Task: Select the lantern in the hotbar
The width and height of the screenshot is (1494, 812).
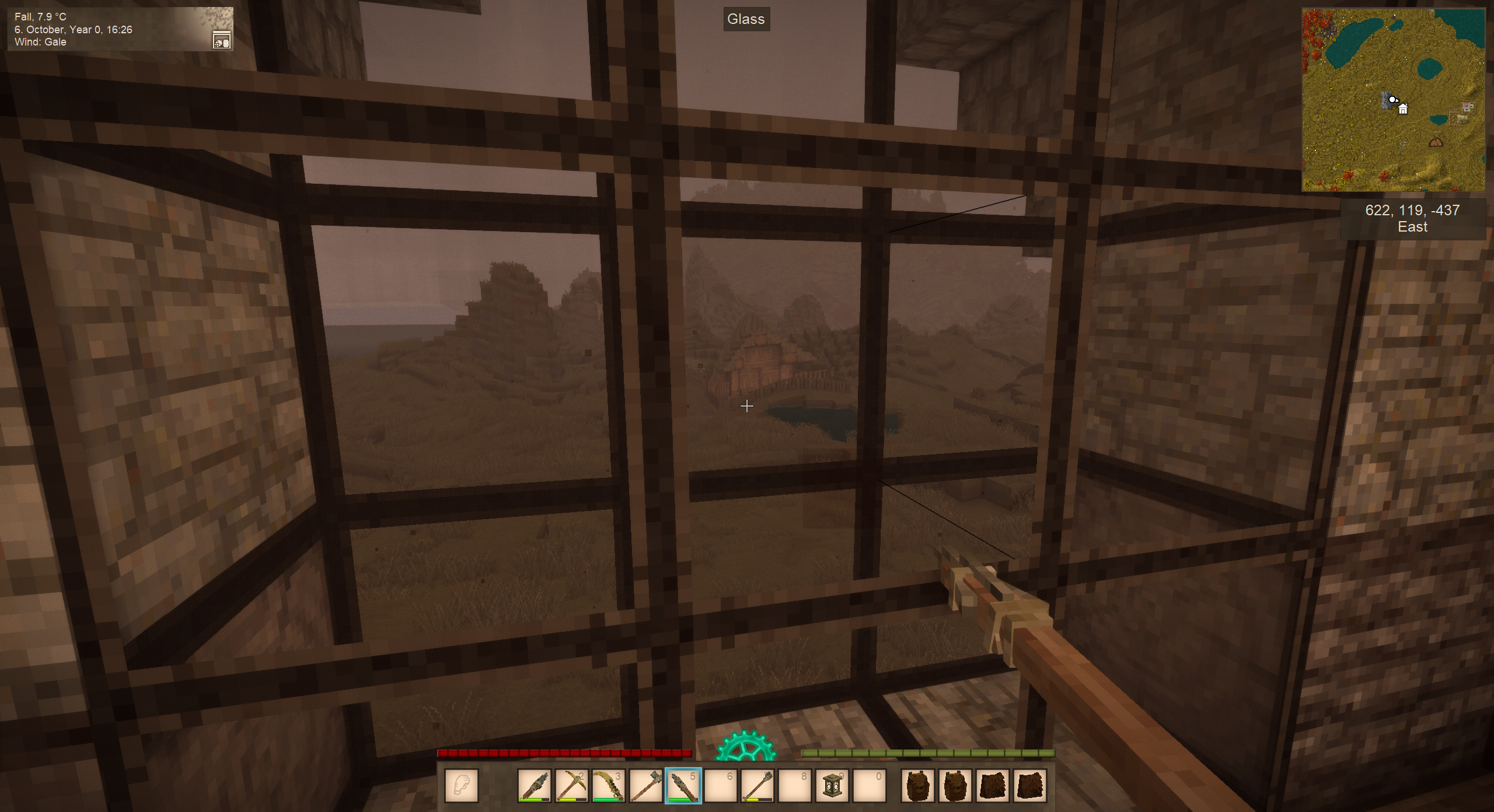Action: pyautogui.click(x=832, y=786)
